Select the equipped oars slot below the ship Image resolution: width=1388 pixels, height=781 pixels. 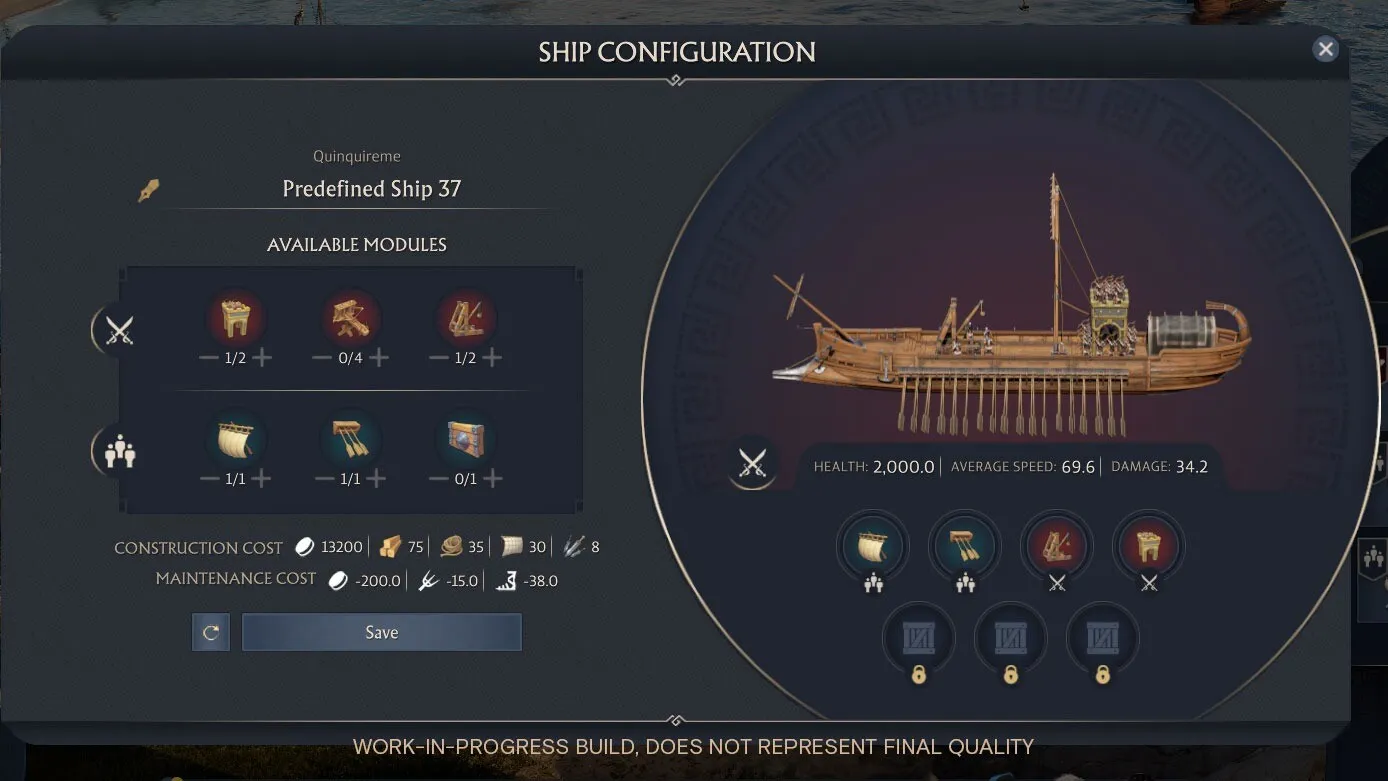point(965,547)
